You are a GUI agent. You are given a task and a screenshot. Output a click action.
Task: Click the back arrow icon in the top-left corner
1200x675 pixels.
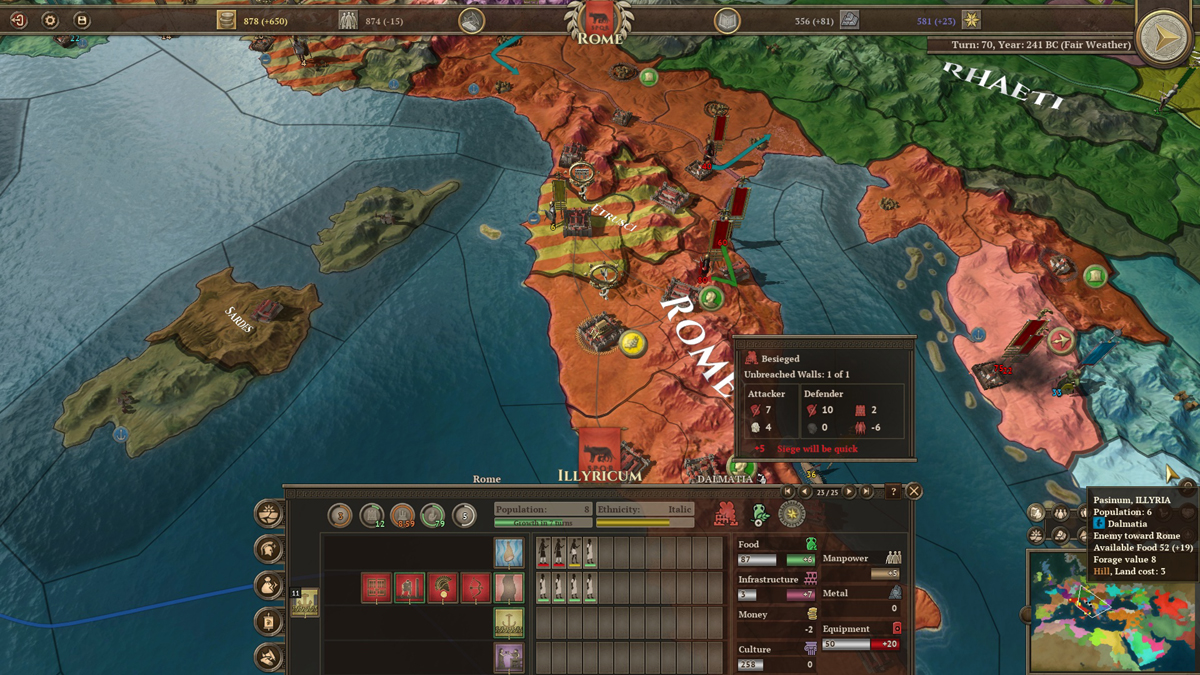coord(18,20)
